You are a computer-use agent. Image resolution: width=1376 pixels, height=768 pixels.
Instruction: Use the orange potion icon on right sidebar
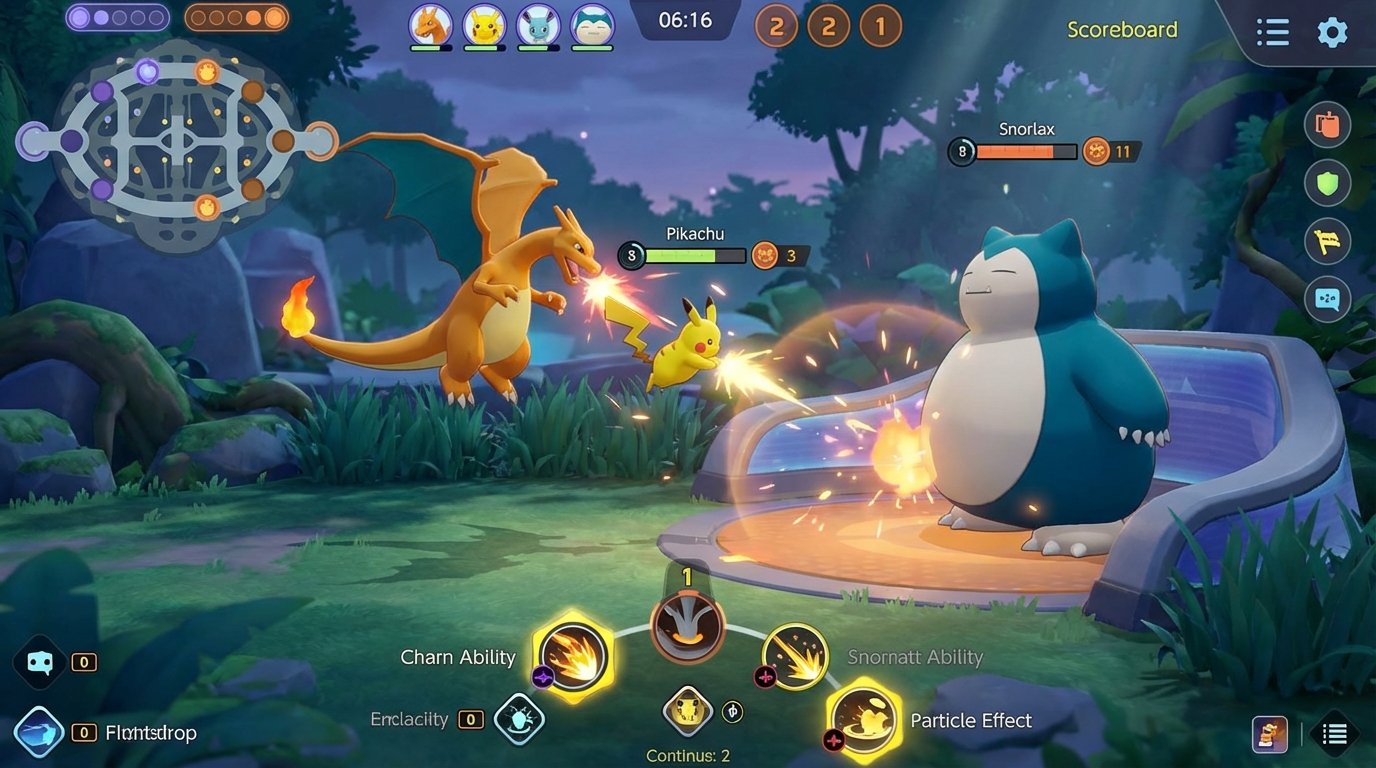1328,124
